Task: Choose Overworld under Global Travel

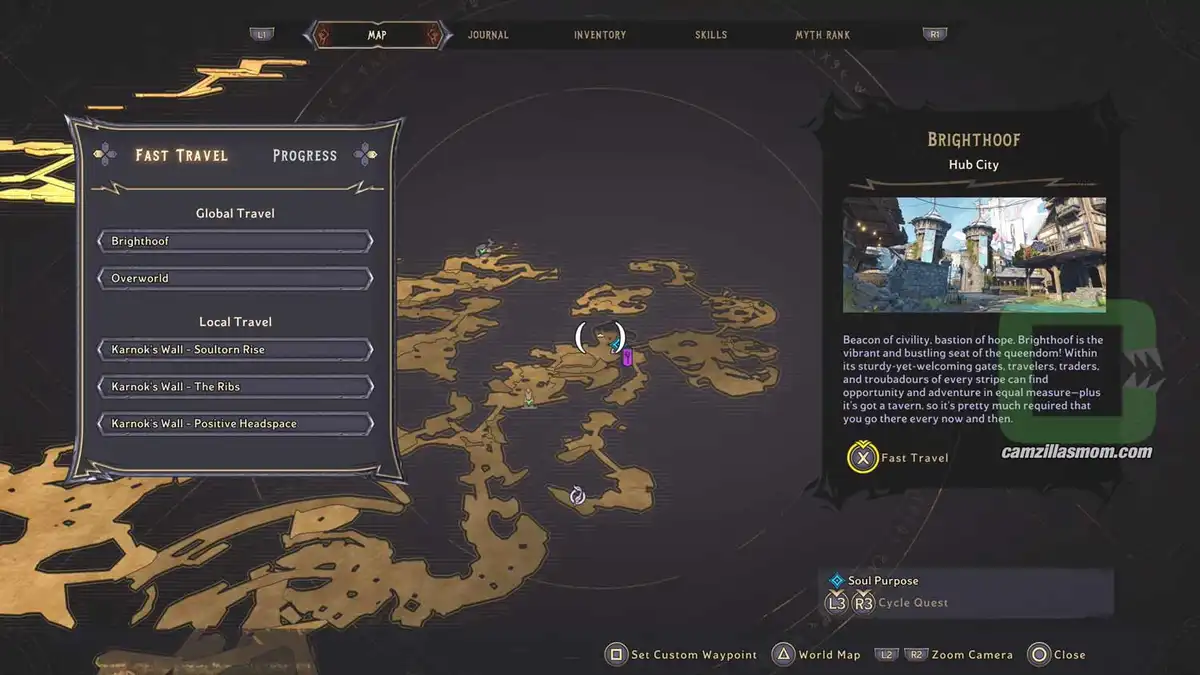Action: click(235, 278)
